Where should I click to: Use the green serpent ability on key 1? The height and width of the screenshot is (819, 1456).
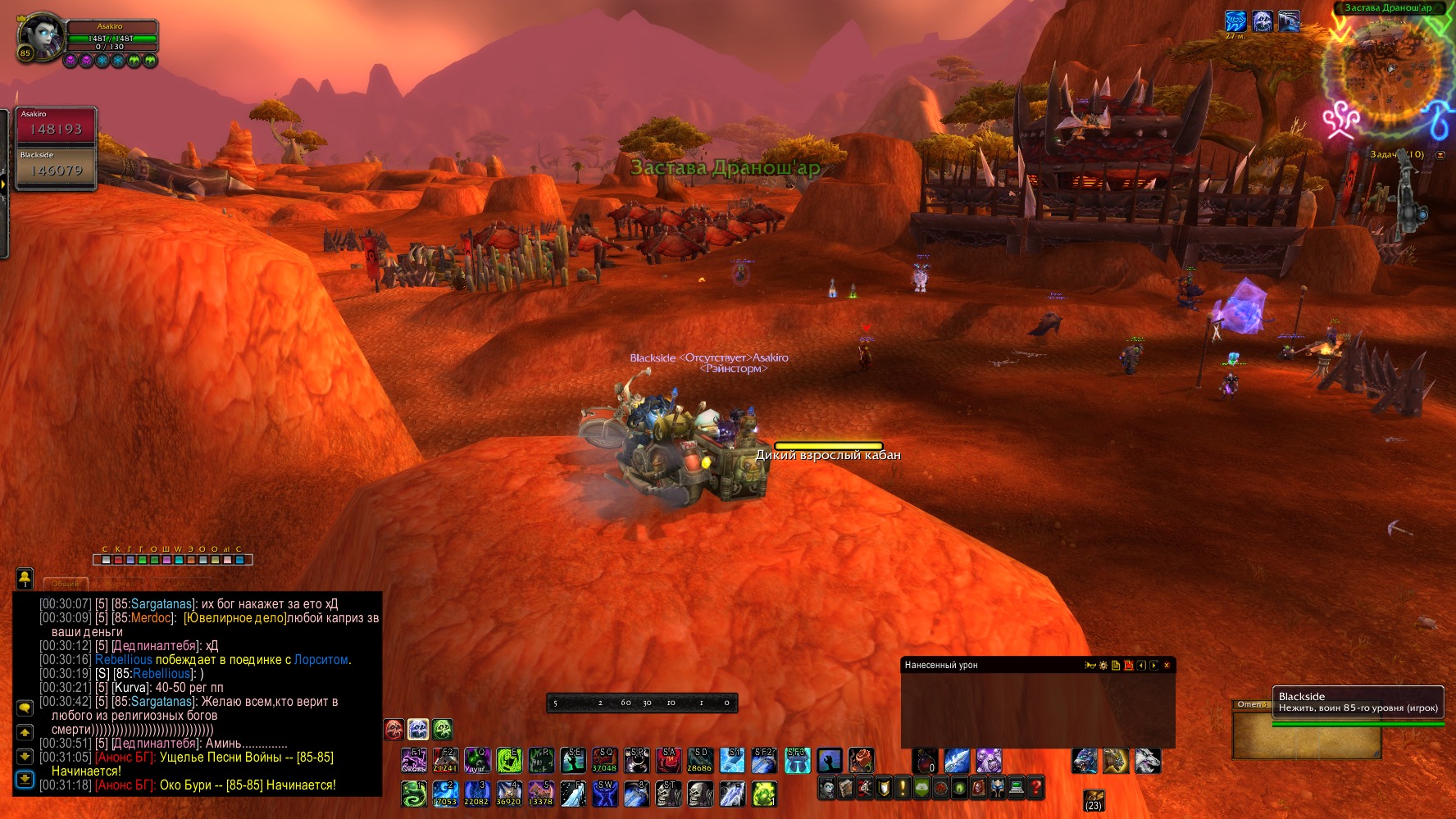click(413, 794)
